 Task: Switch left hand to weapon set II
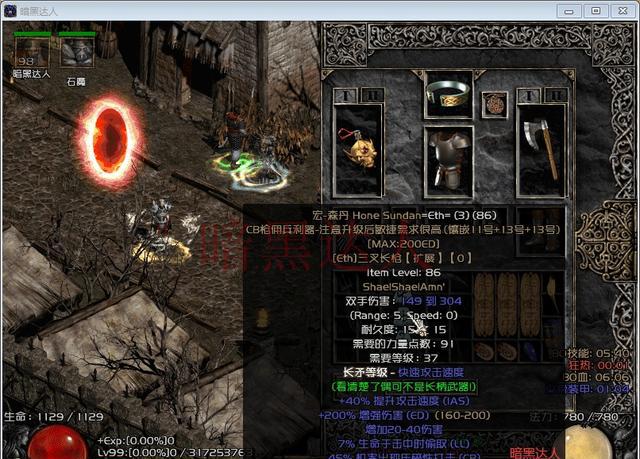point(370,95)
